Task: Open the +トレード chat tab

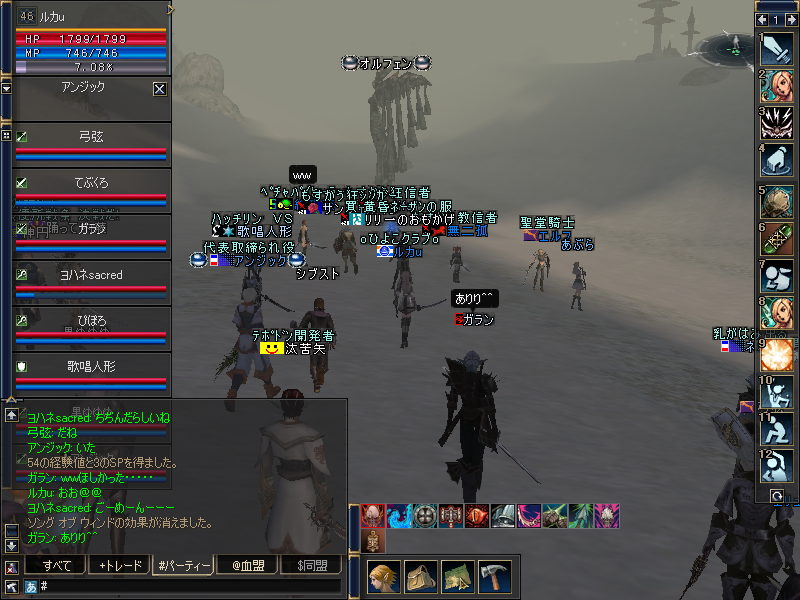Action: coord(120,566)
